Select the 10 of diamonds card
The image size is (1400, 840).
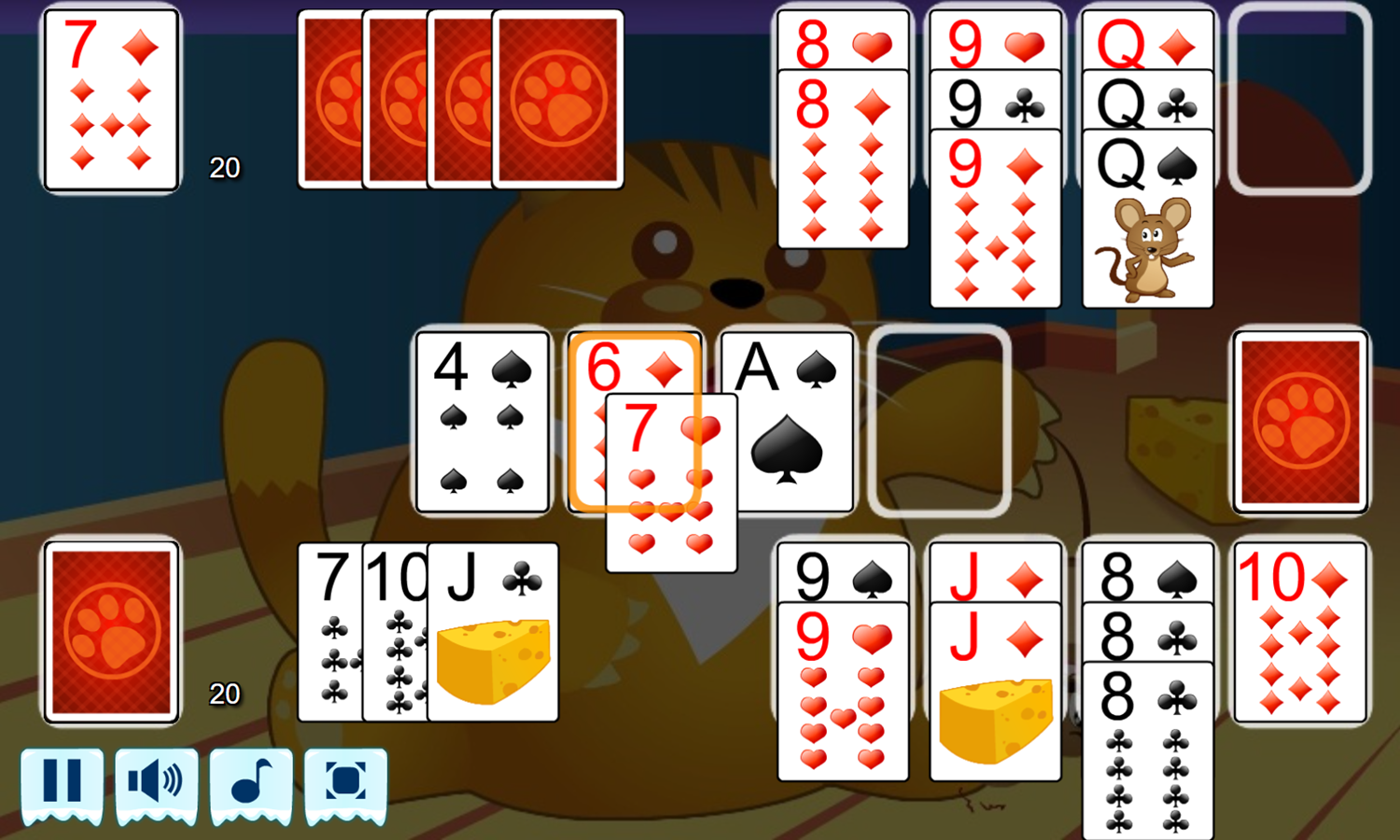click(1299, 637)
